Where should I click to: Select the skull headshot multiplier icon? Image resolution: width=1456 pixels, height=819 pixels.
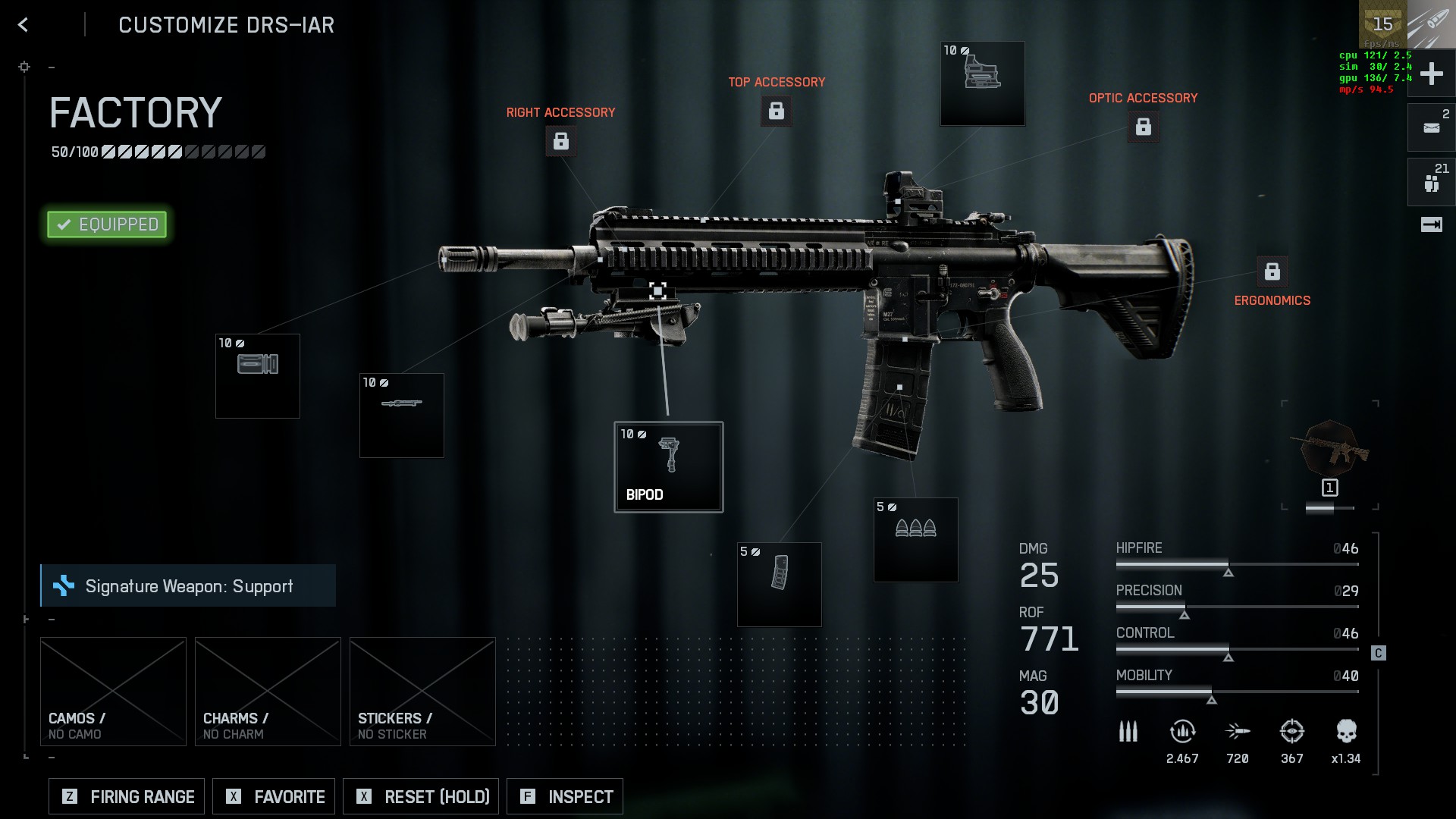pyautogui.click(x=1345, y=730)
